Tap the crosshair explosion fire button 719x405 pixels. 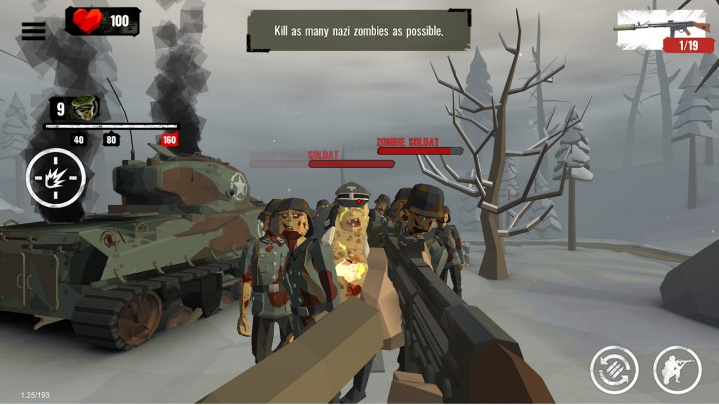click(x=56, y=178)
